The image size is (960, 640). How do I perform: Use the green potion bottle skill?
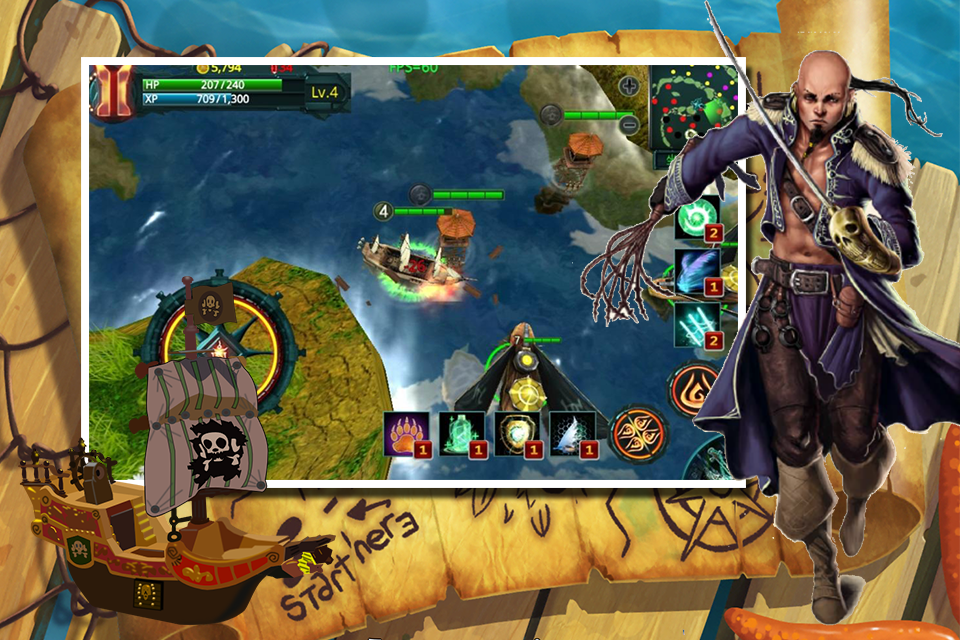(461, 432)
